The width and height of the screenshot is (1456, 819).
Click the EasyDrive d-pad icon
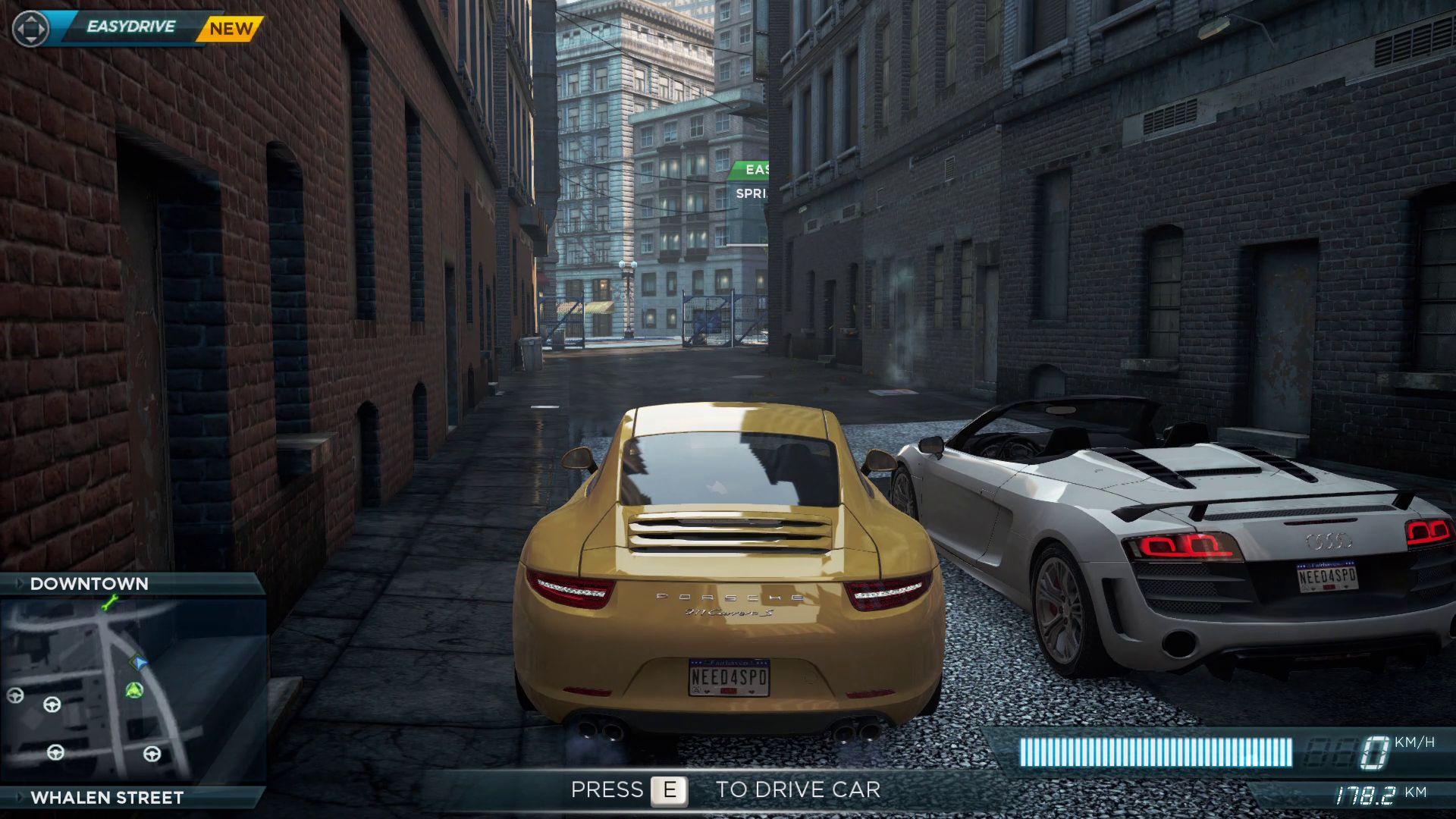pyautogui.click(x=31, y=29)
